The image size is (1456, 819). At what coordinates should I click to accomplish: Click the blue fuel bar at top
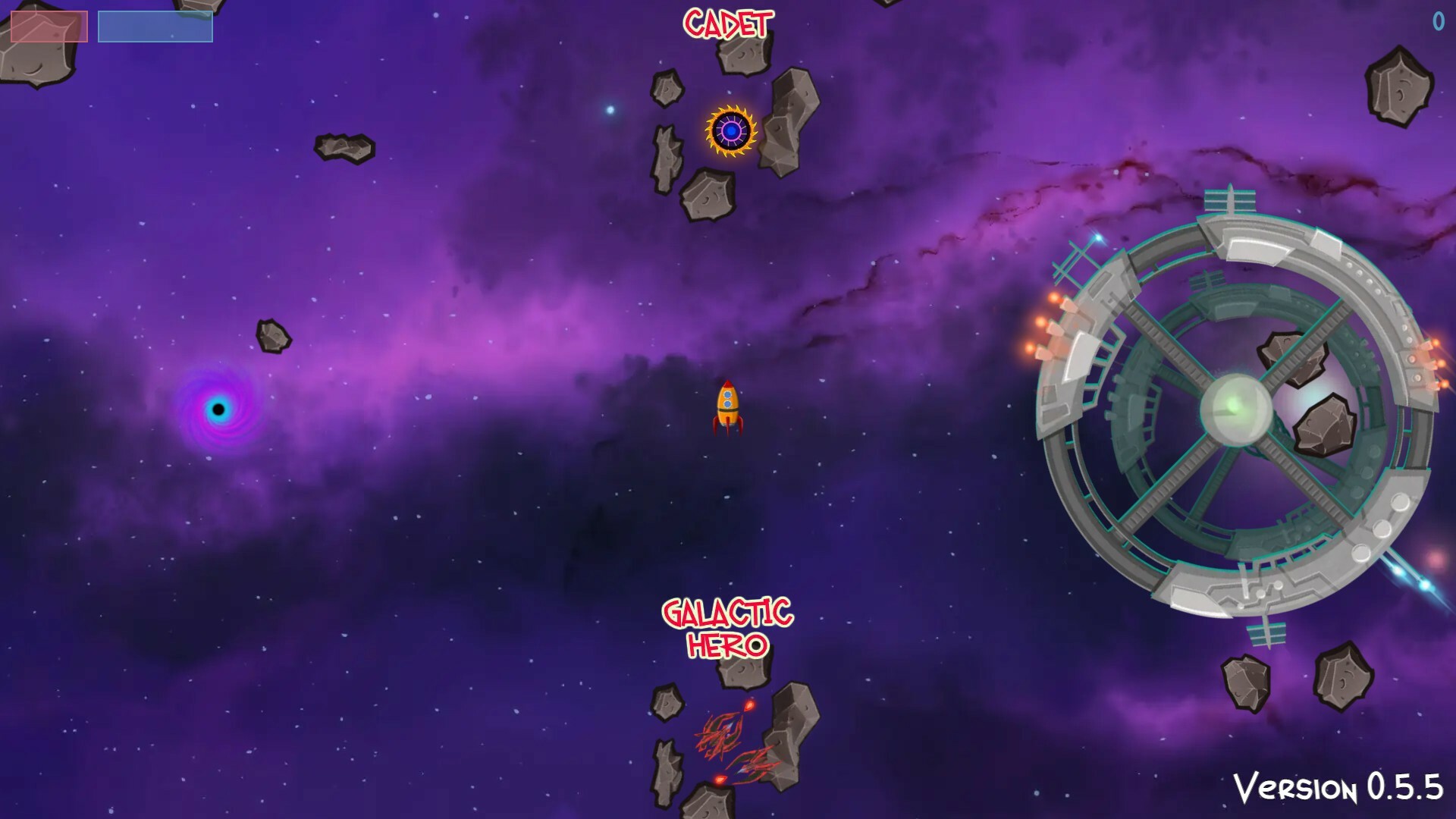pyautogui.click(x=155, y=25)
